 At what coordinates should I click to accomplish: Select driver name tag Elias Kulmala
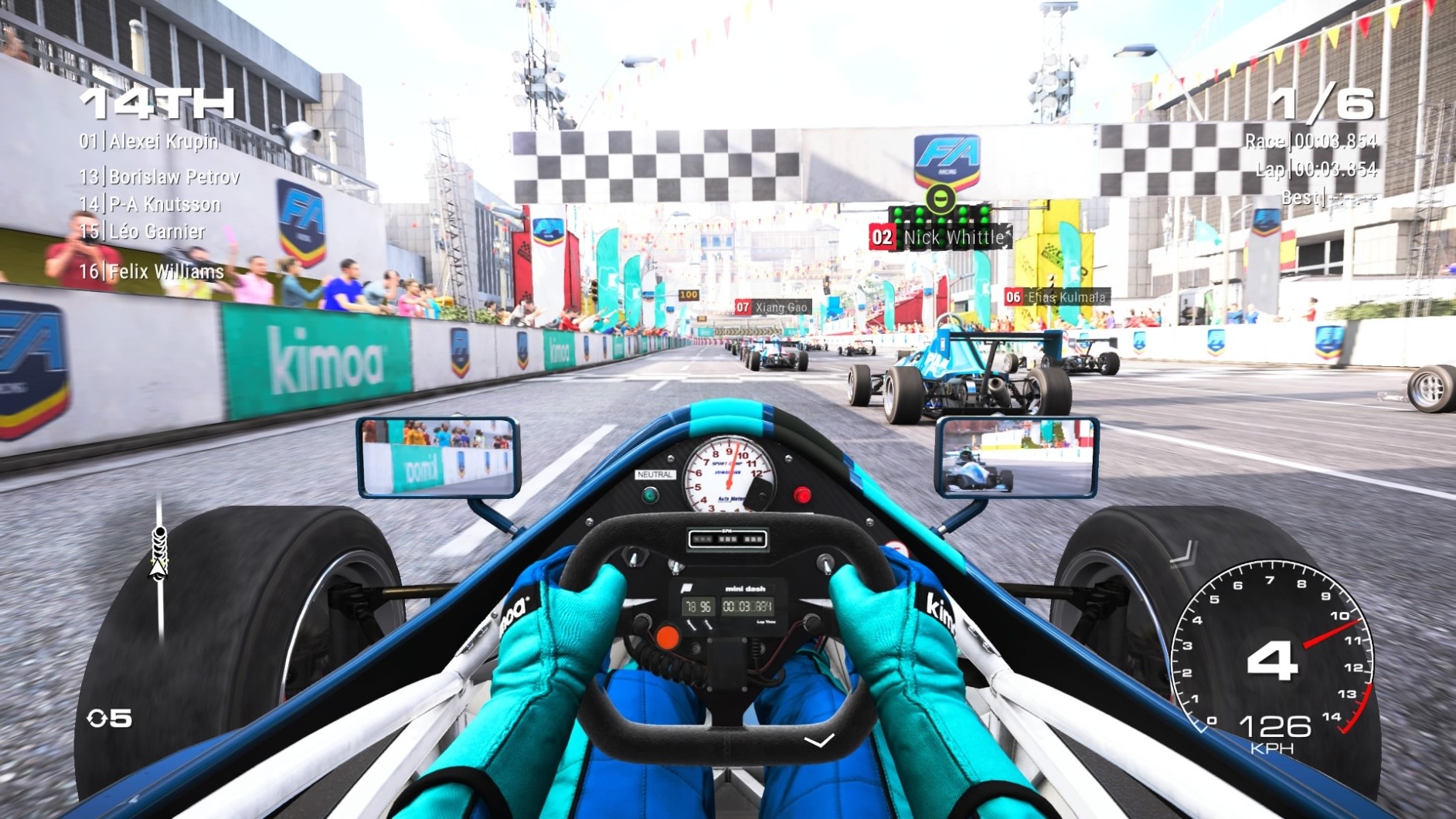click(1060, 295)
